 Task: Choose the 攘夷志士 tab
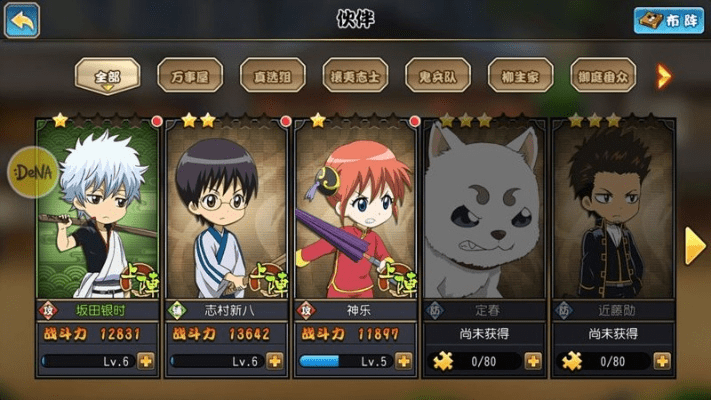(x=355, y=75)
